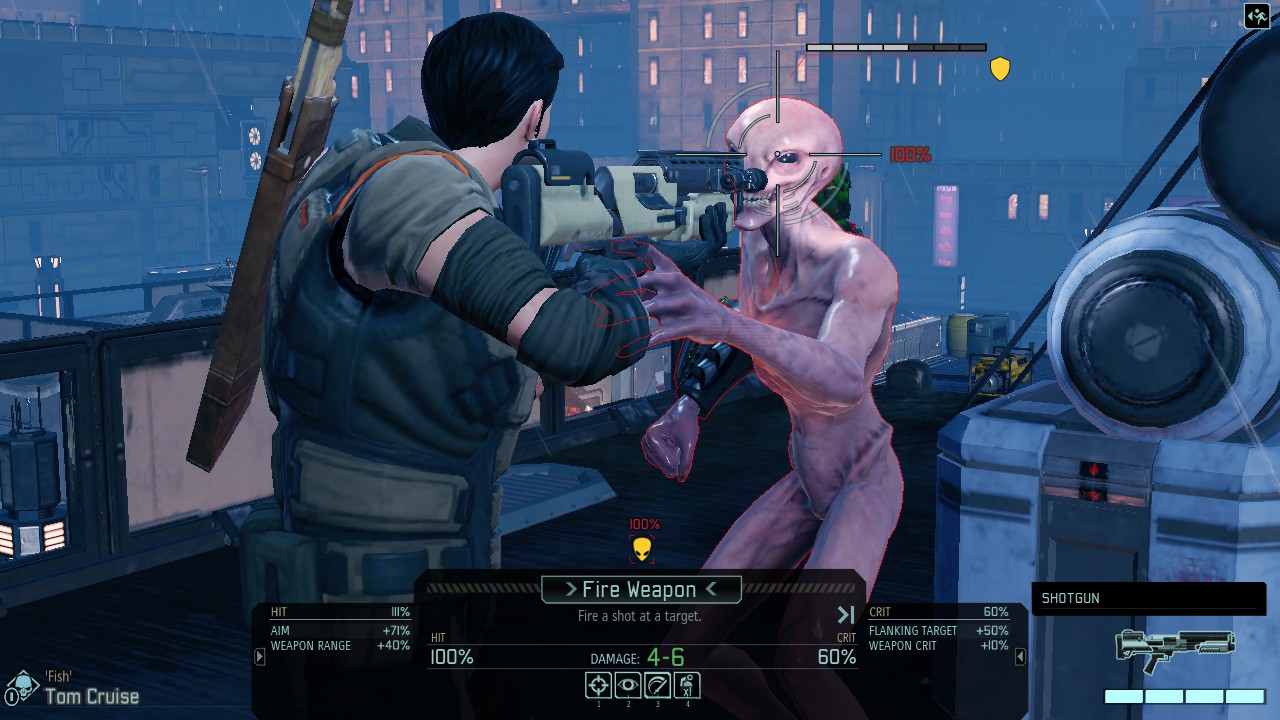Viewport: 1280px width, 720px height.
Task: Activate the Overwatch eye ability
Action: coord(628,685)
